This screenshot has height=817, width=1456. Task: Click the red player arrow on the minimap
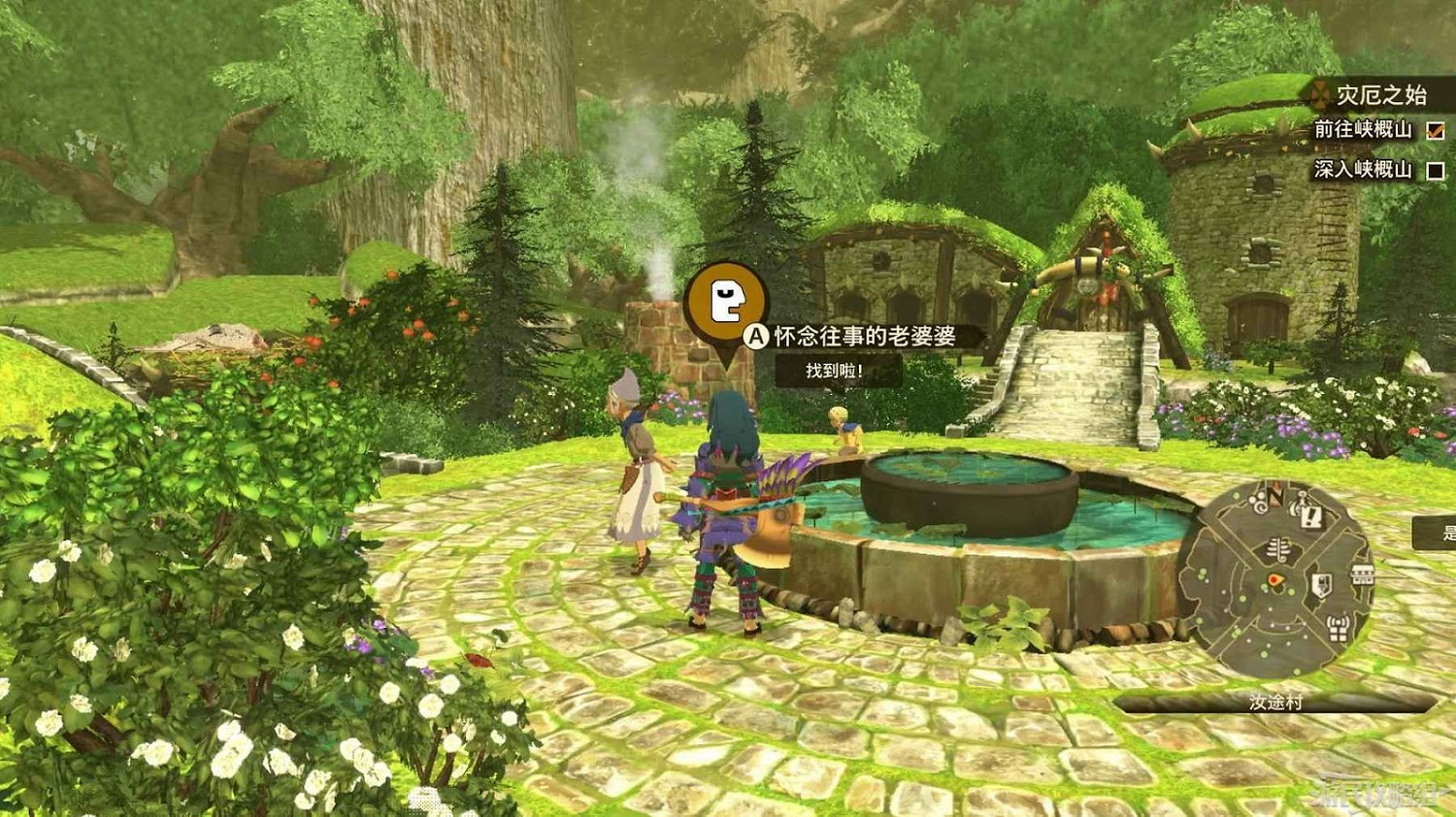[1275, 580]
